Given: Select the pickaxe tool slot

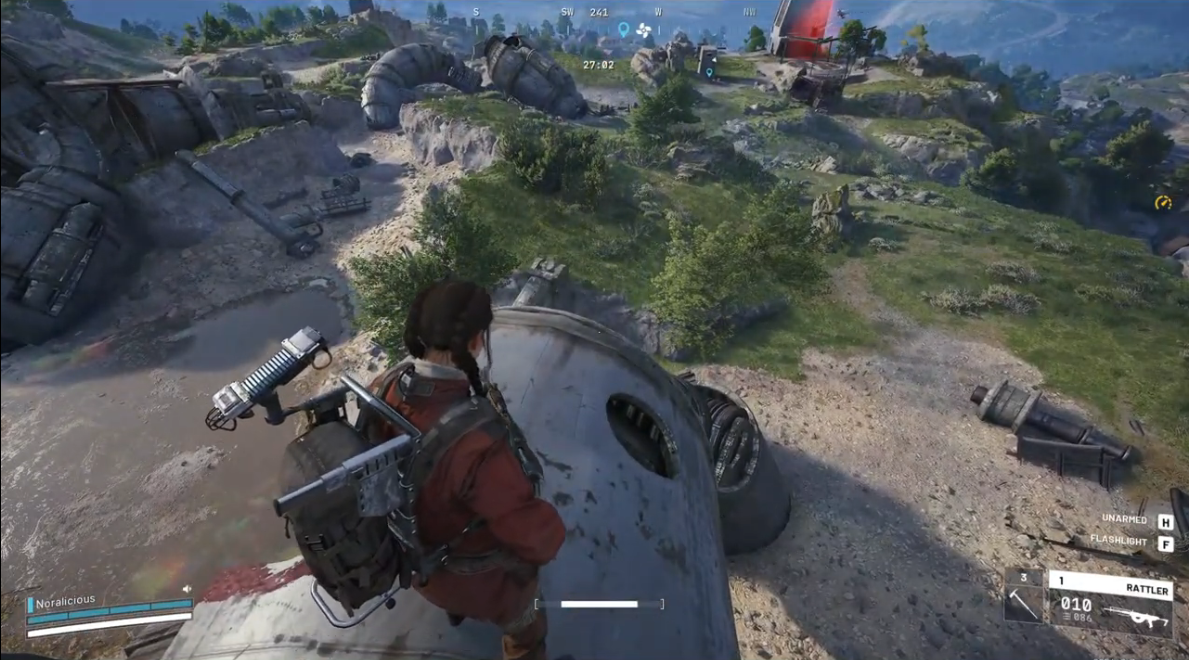Looking at the screenshot, I should pyautogui.click(x=1024, y=597).
